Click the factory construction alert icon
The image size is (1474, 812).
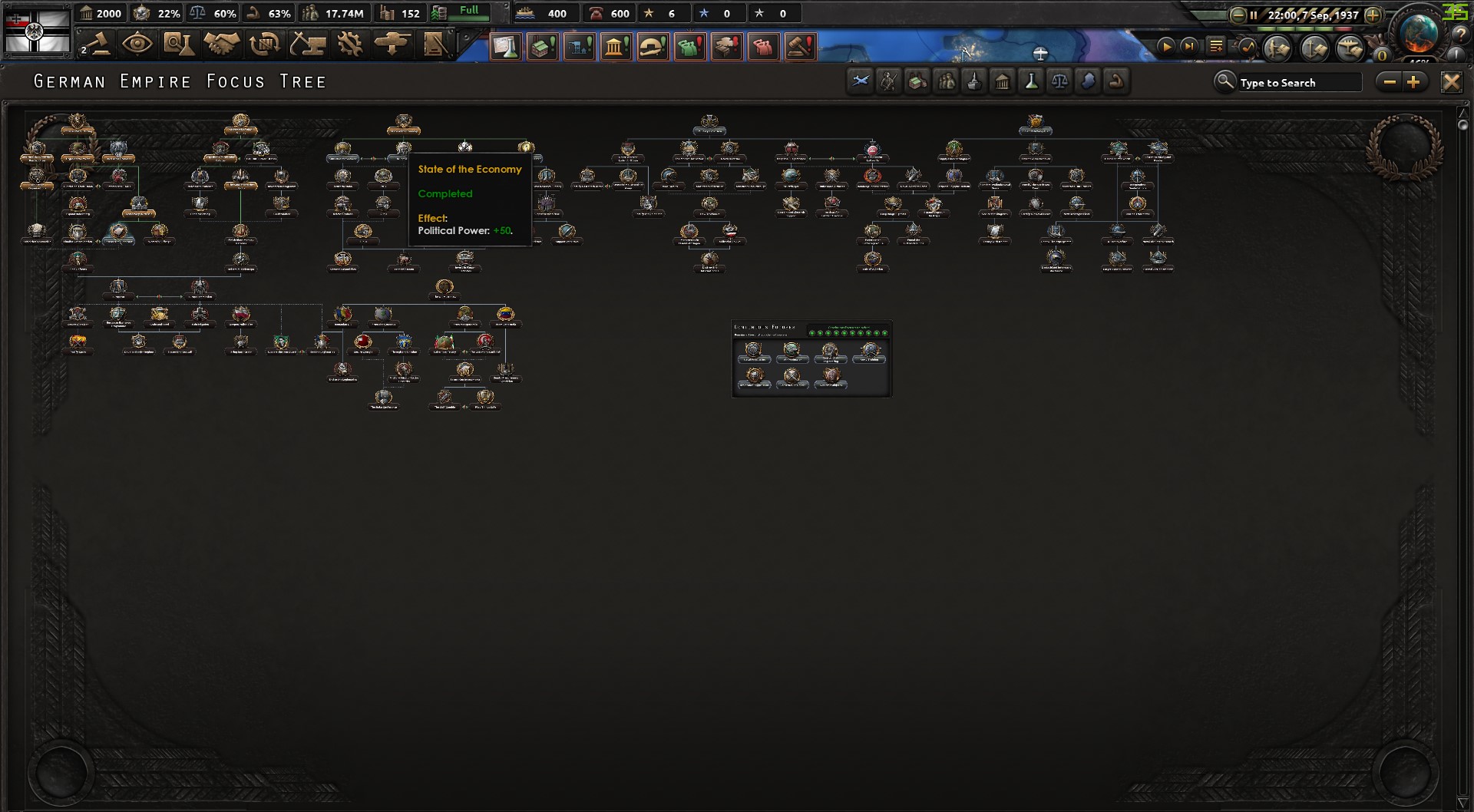[x=544, y=46]
